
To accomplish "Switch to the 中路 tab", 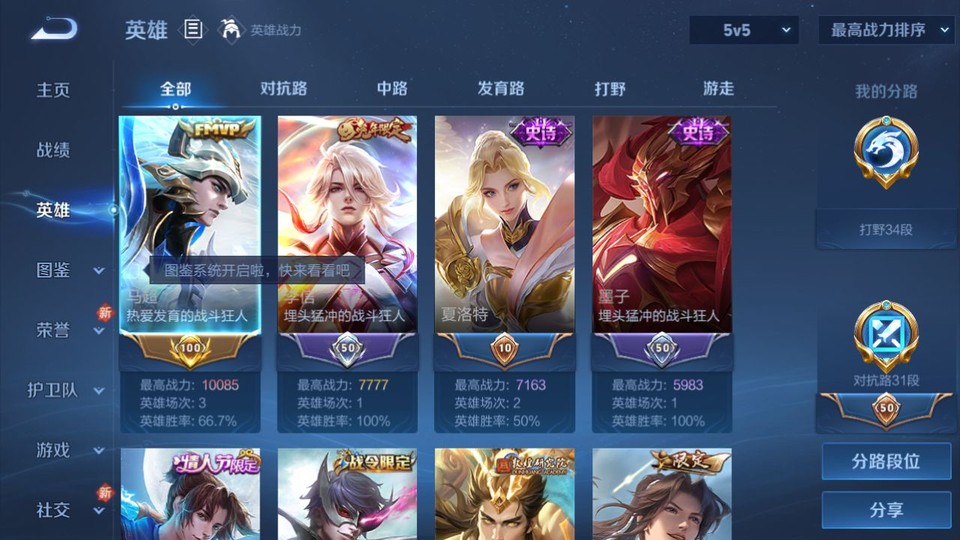I will [x=392, y=88].
